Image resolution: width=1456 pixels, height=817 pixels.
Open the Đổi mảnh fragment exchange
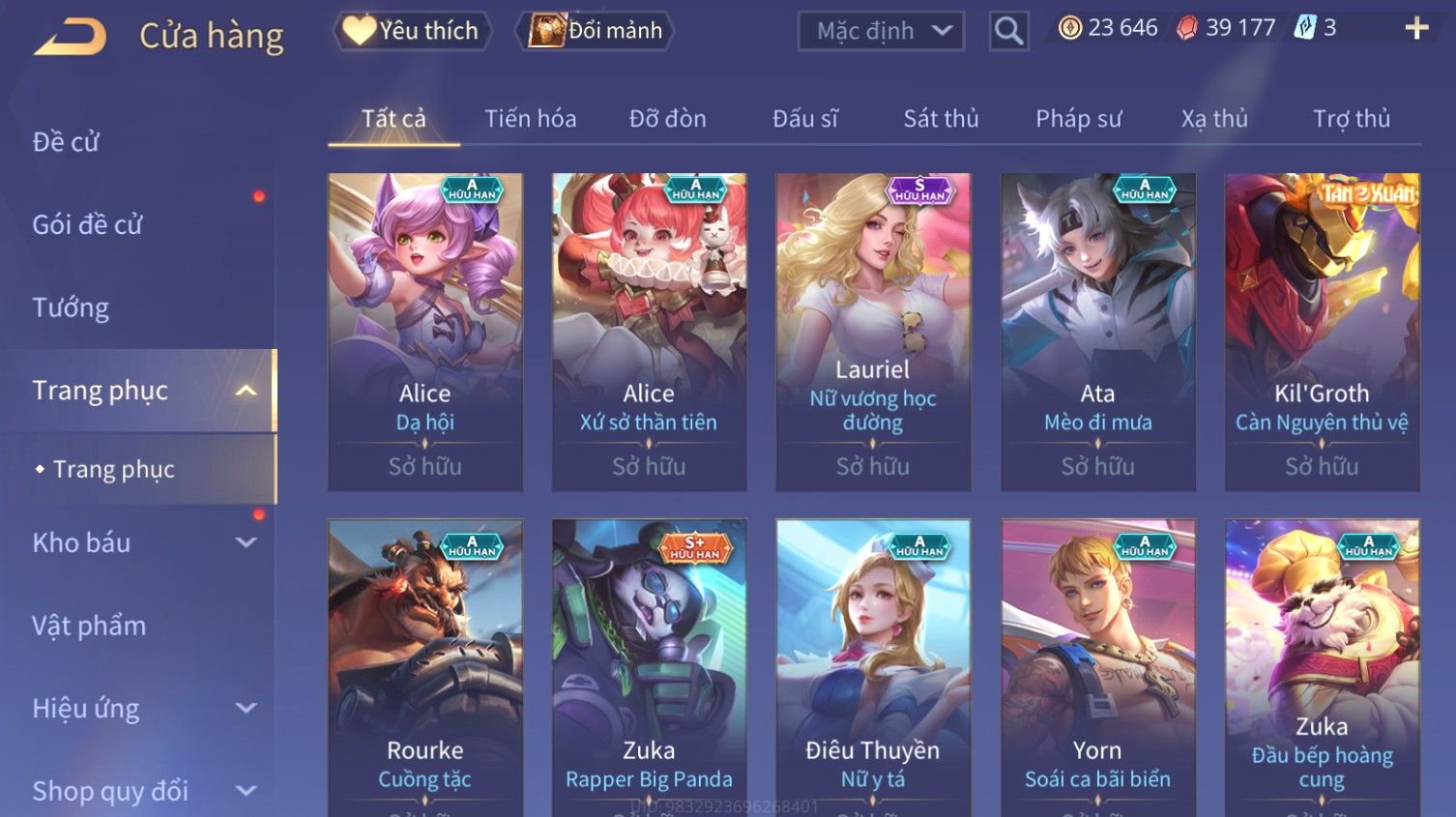click(x=596, y=31)
